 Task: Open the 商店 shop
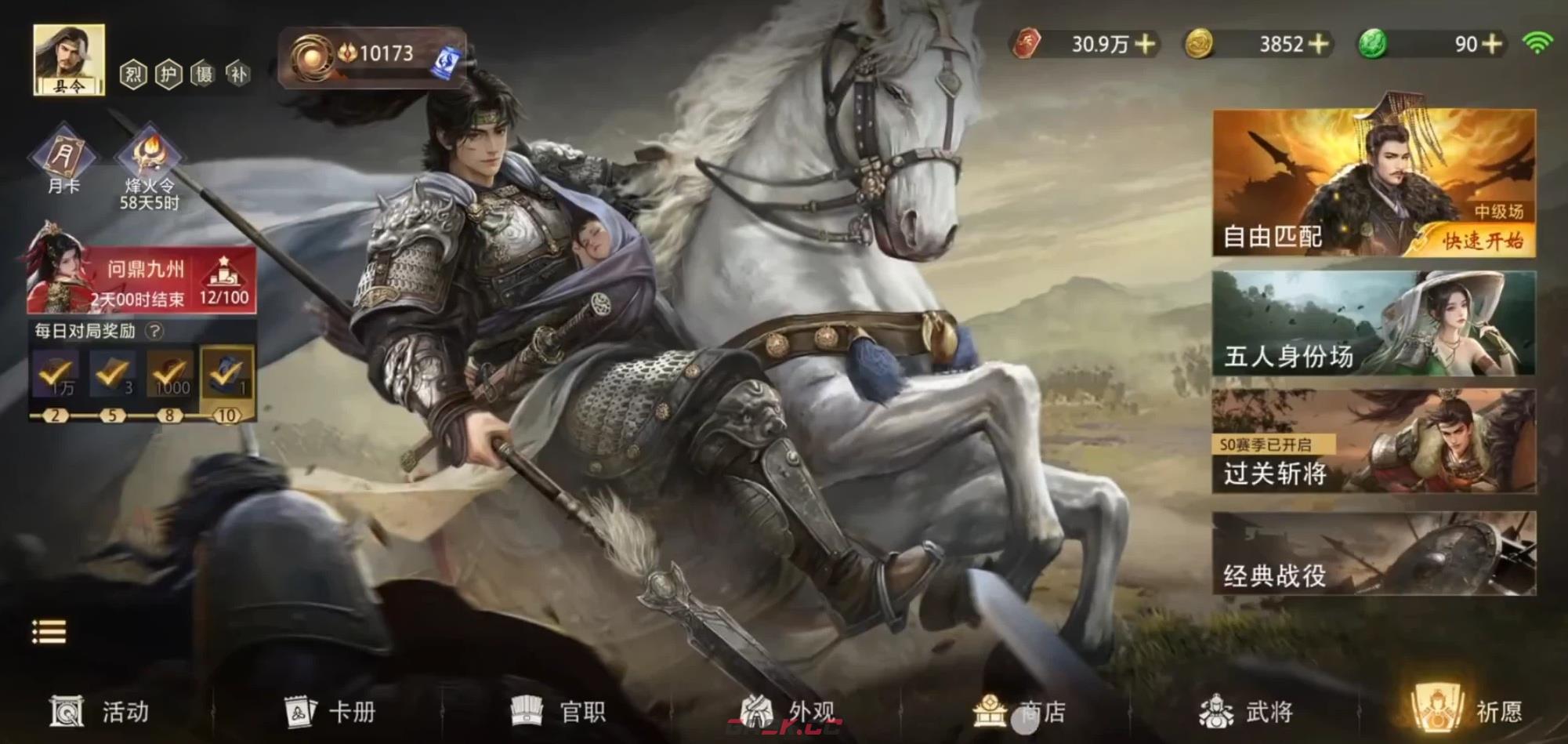click(1019, 710)
